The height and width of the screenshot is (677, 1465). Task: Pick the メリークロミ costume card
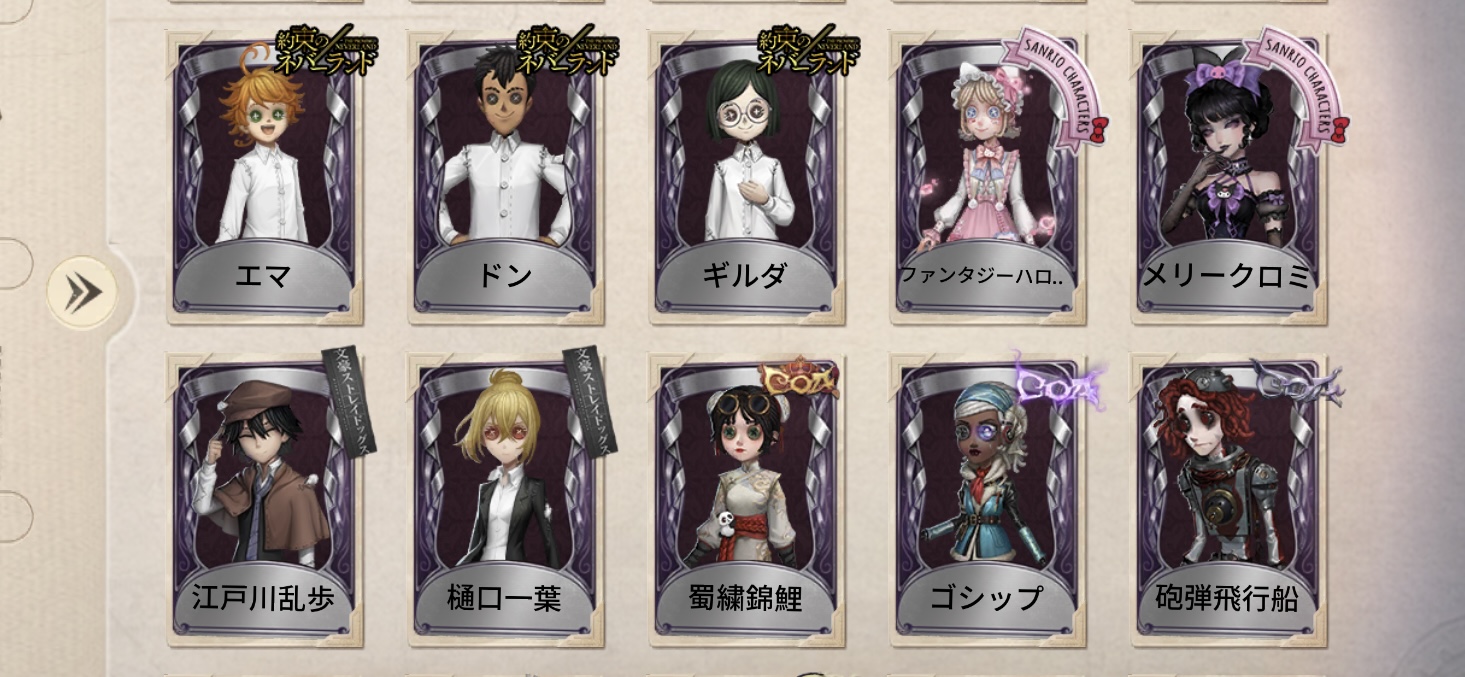[x=1228, y=180]
